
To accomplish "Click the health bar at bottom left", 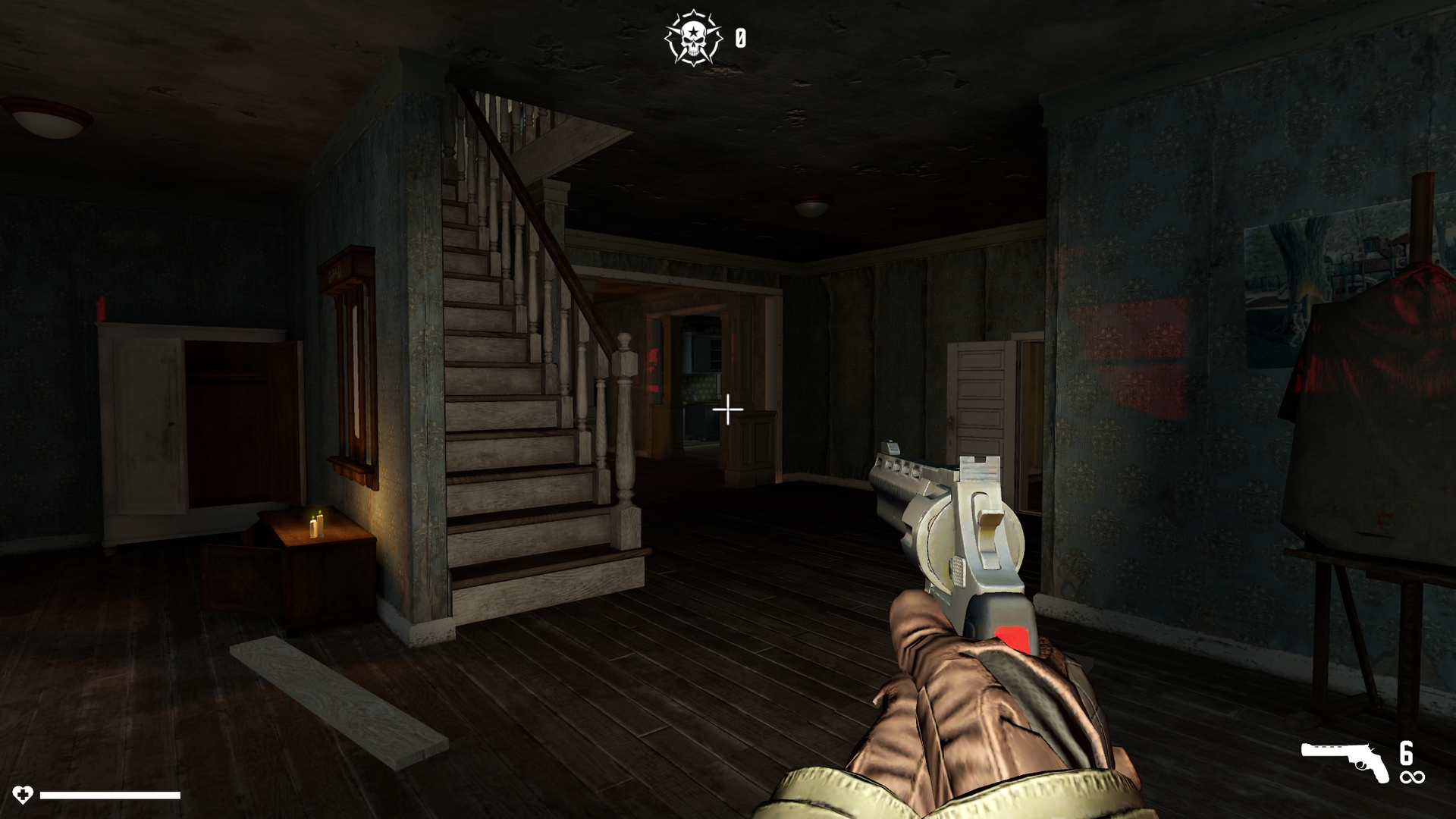I will (x=110, y=796).
